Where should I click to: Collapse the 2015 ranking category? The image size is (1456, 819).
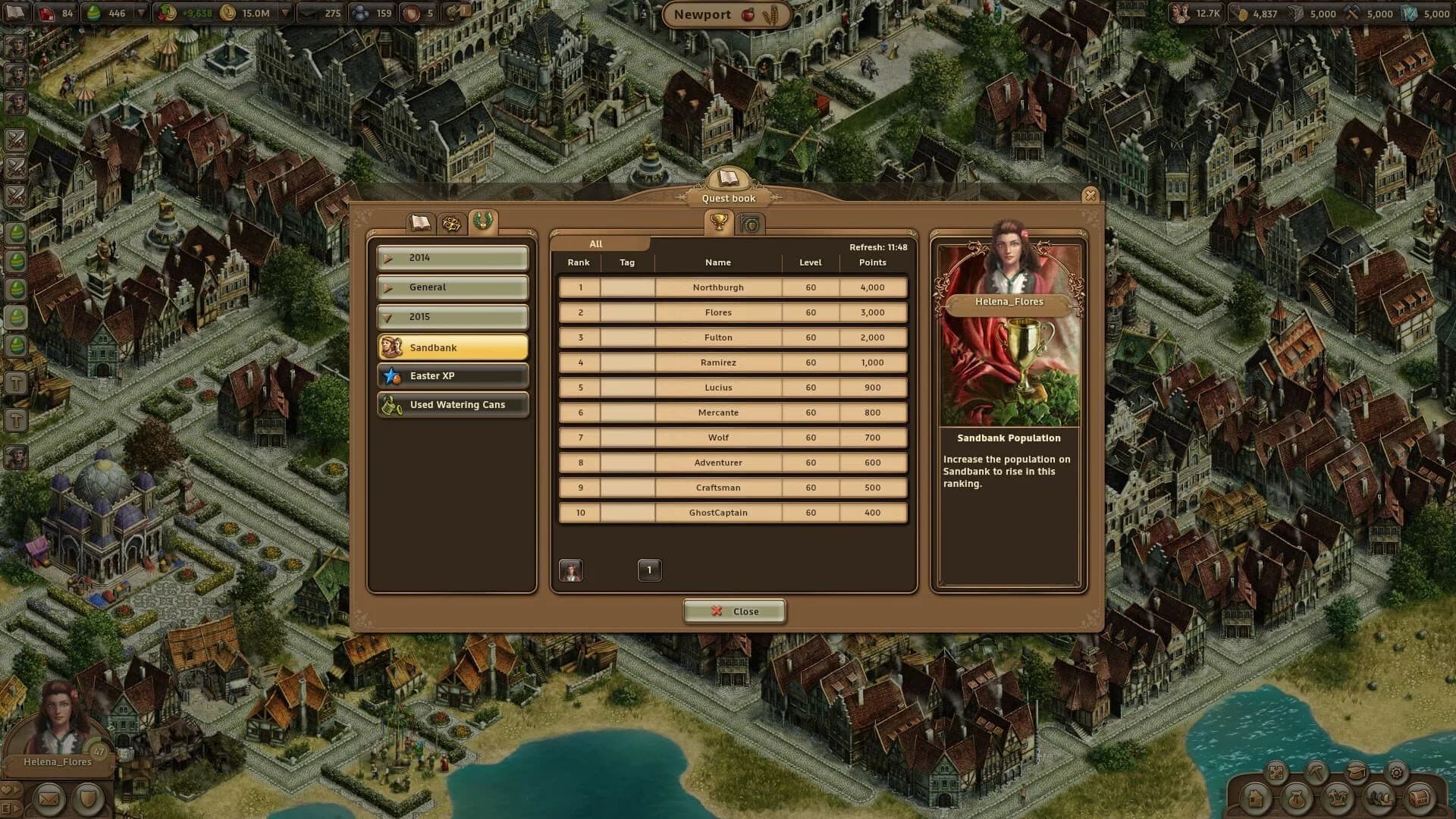click(452, 316)
